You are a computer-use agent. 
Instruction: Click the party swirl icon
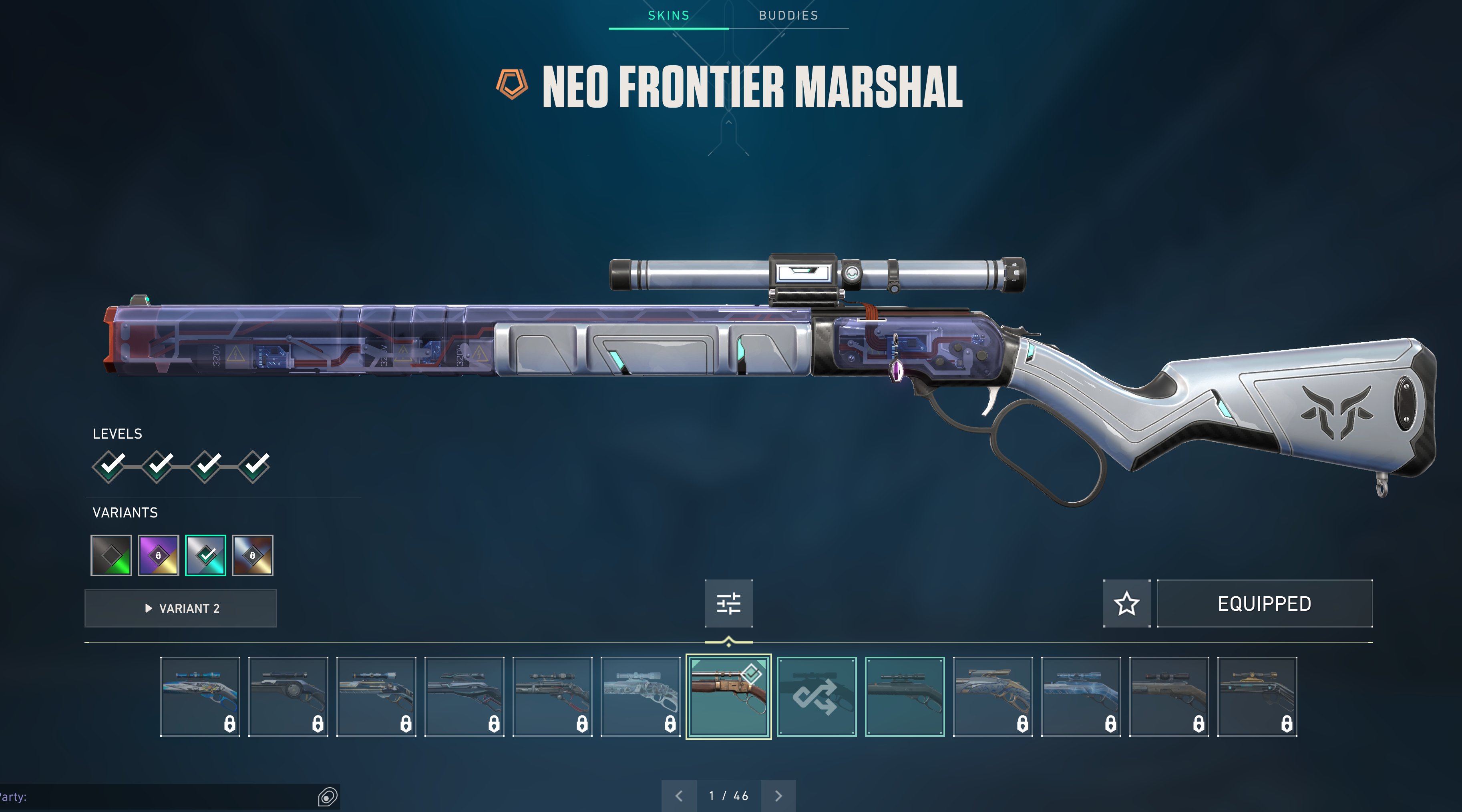pyautogui.click(x=328, y=797)
